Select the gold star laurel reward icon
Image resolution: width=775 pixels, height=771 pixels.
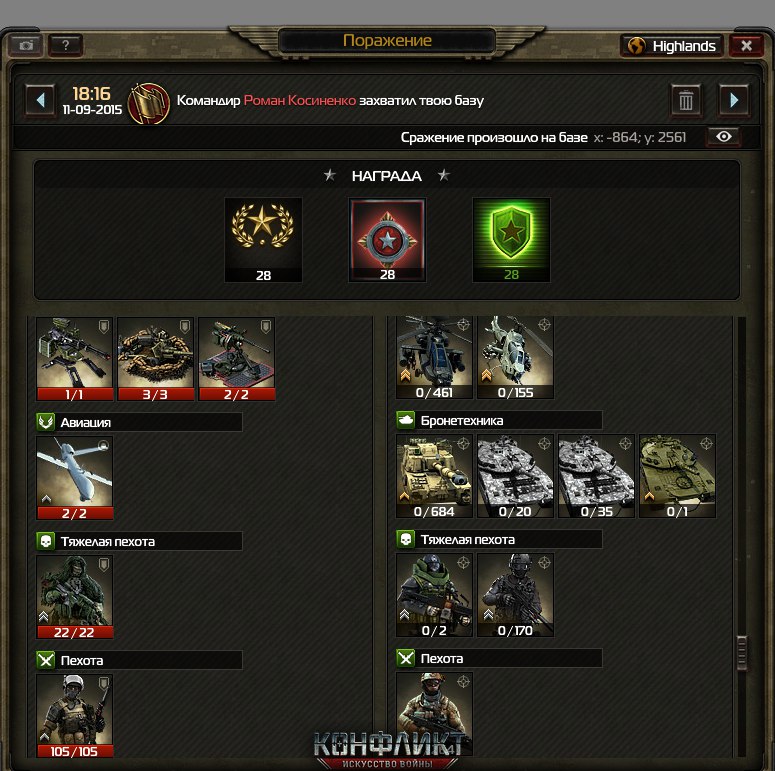(x=263, y=239)
